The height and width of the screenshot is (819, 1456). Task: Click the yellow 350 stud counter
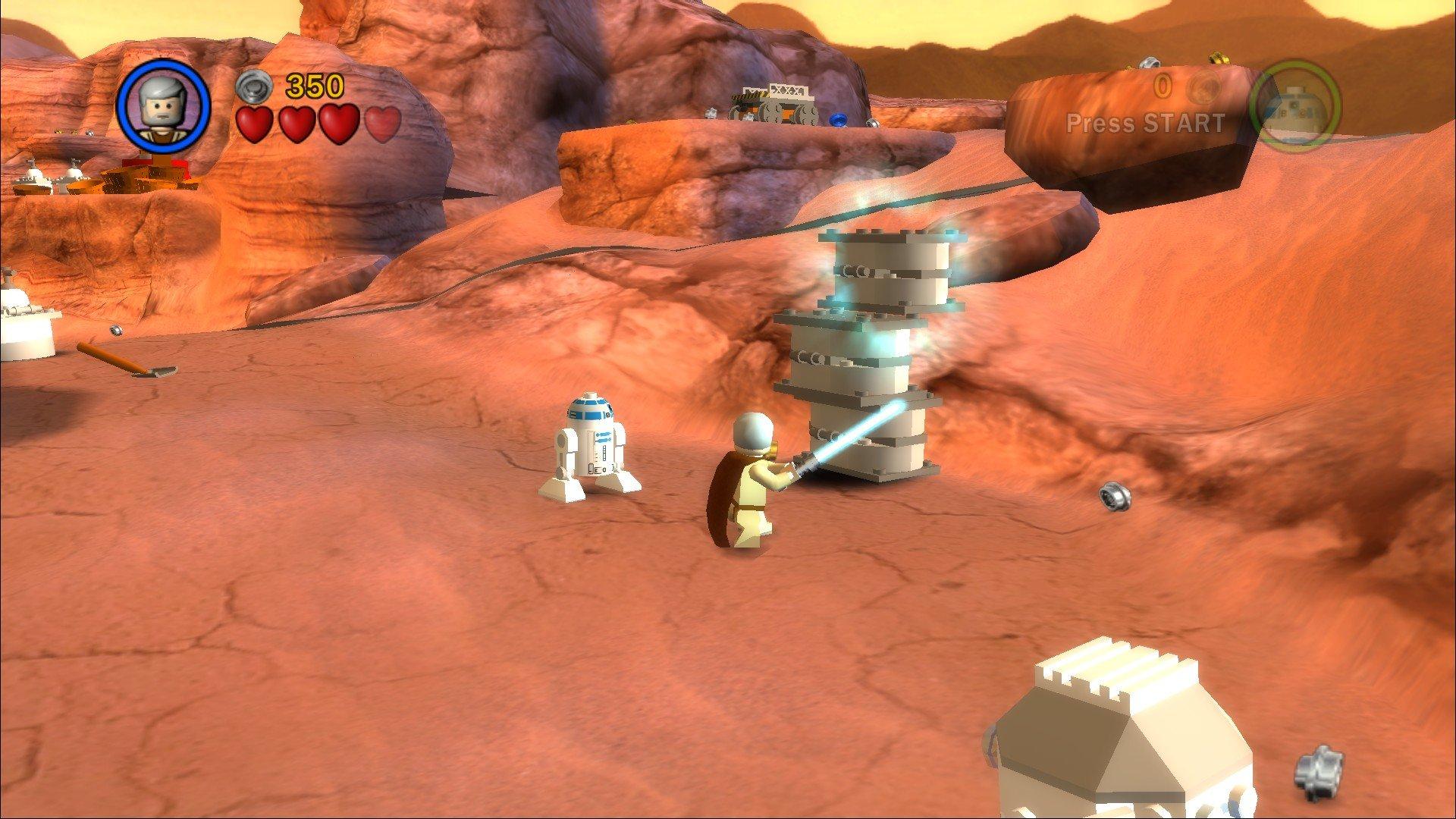point(315,85)
